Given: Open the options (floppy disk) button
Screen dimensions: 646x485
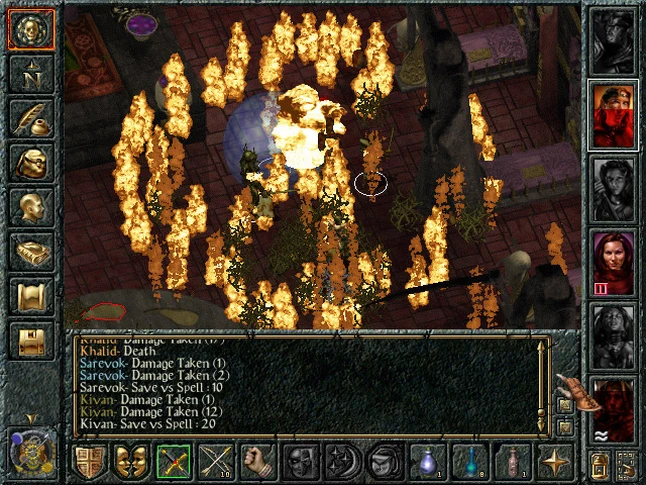Looking at the screenshot, I should pyautogui.click(x=30, y=339).
